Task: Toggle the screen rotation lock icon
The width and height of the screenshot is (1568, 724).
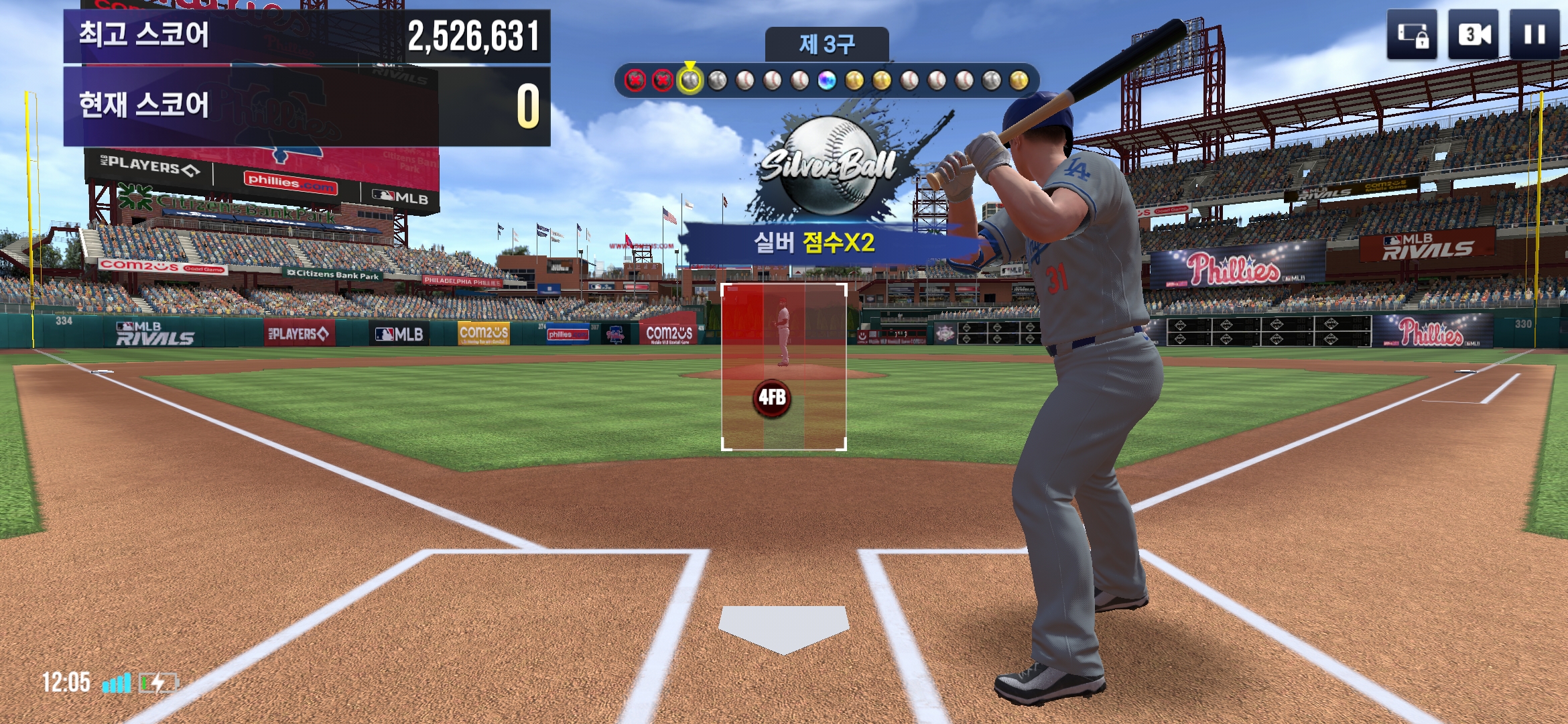Action: pyautogui.click(x=1413, y=34)
